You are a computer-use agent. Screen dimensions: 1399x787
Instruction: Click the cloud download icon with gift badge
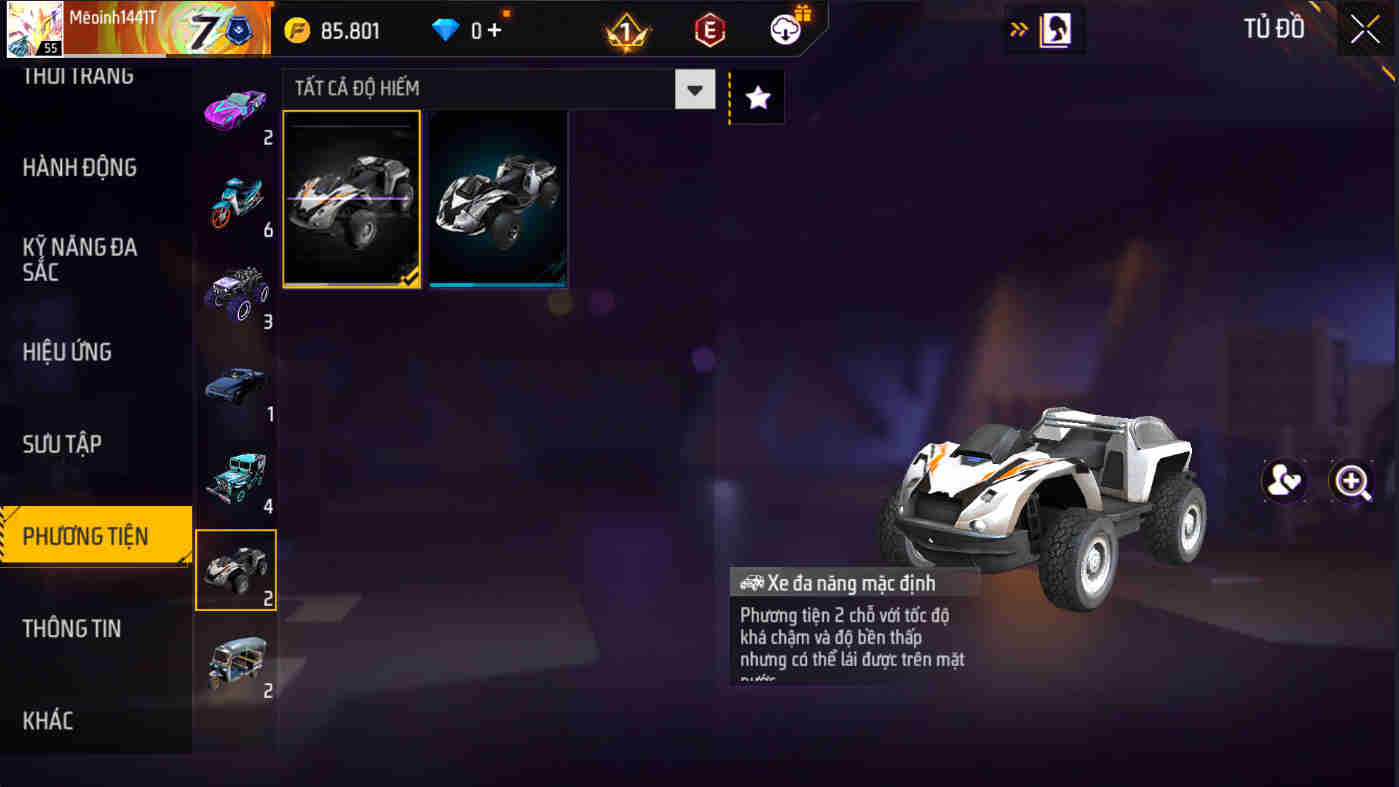coord(786,28)
